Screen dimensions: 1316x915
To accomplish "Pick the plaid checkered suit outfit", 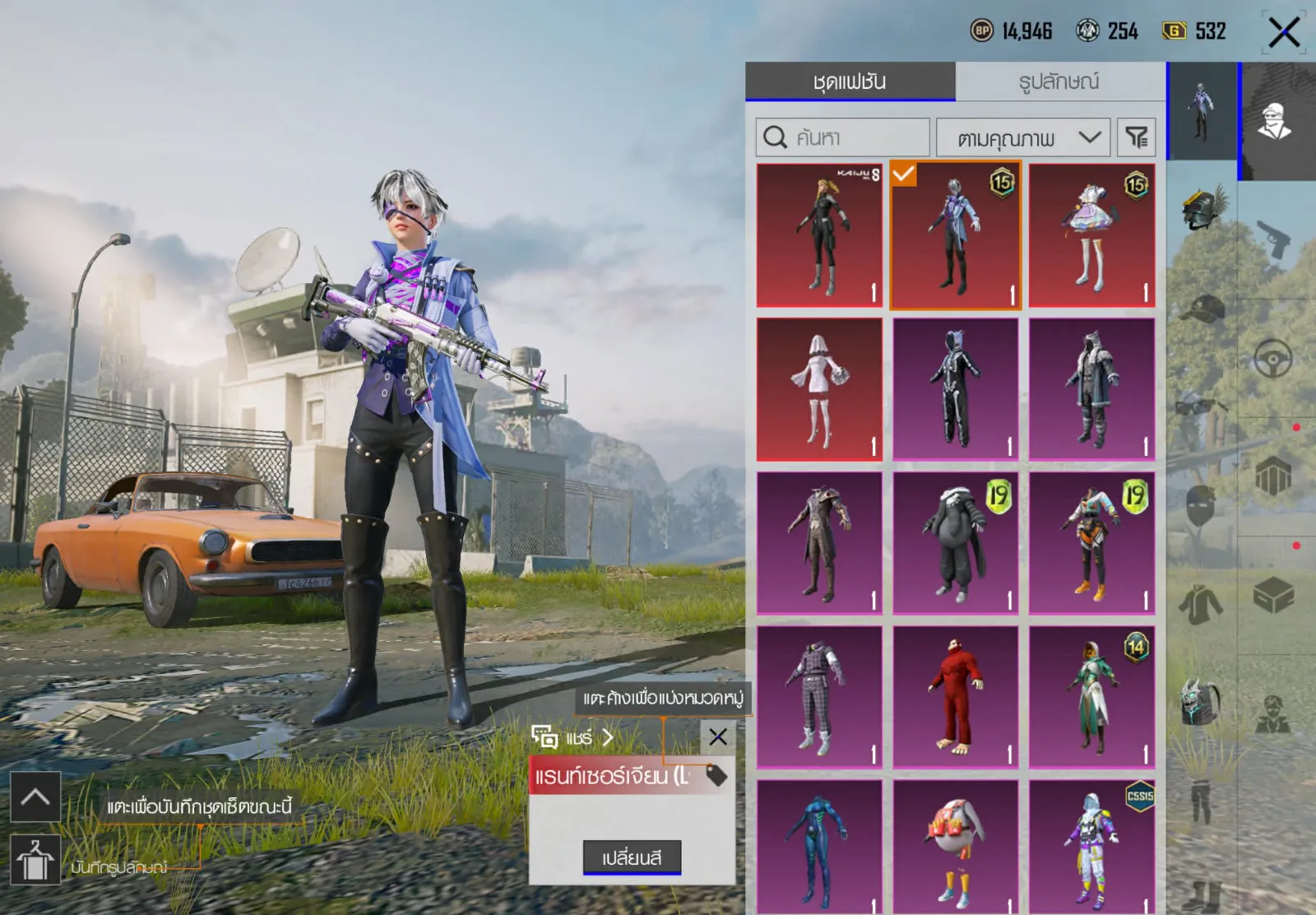I will (819, 697).
